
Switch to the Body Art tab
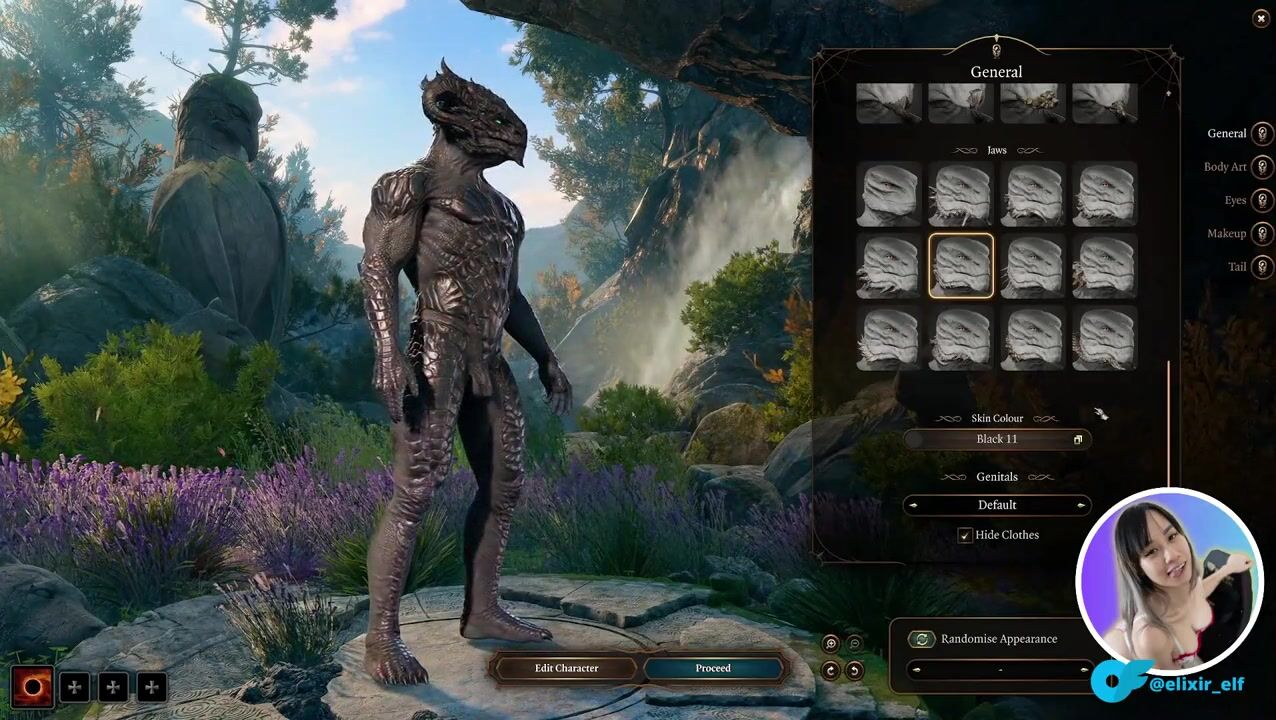click(x=1263, y=167)
